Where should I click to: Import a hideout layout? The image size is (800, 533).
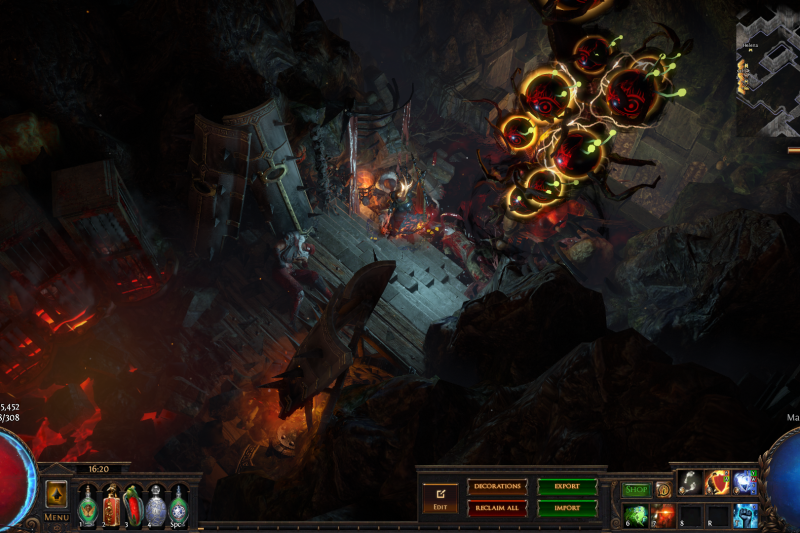(567, 508)
